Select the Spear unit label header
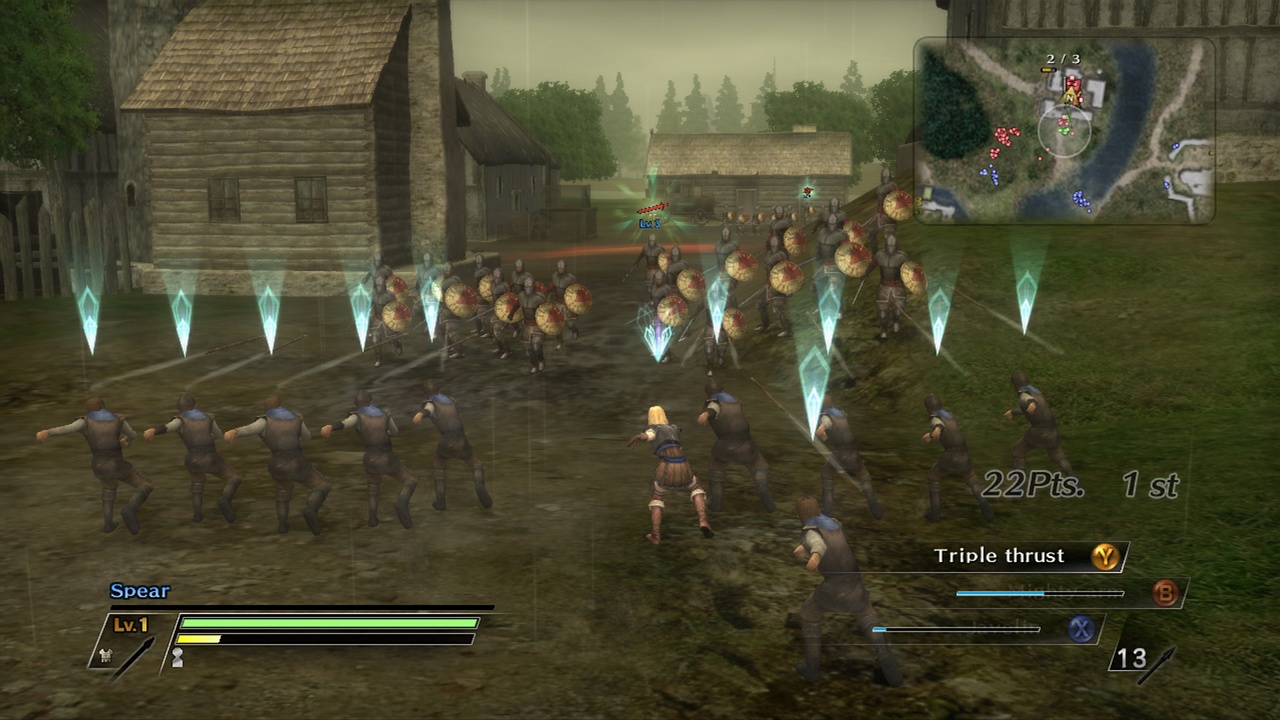1280x720 pixels. (138, 591)
